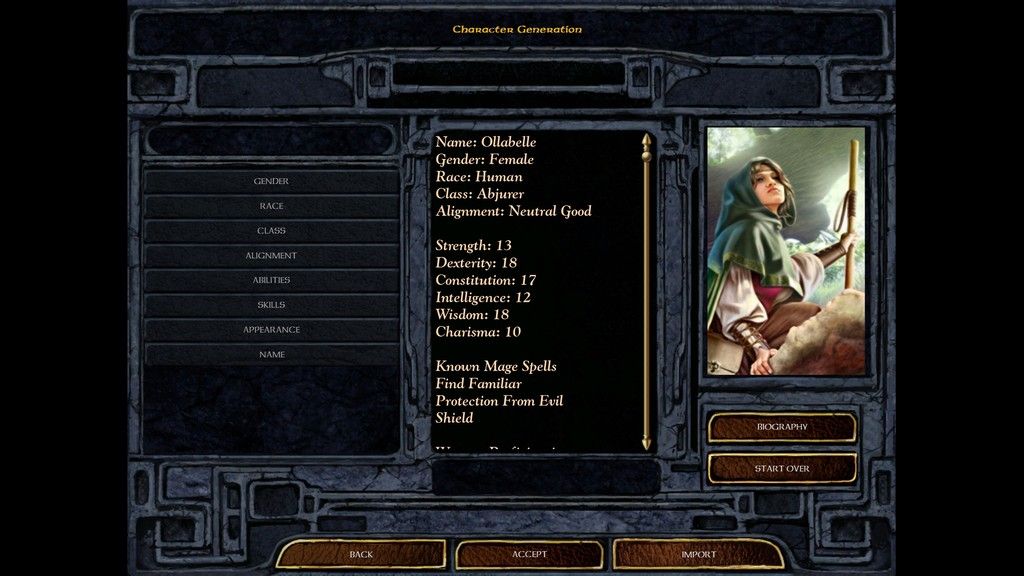
Task: Go Back to the previous screen
Action: [361, 554]
